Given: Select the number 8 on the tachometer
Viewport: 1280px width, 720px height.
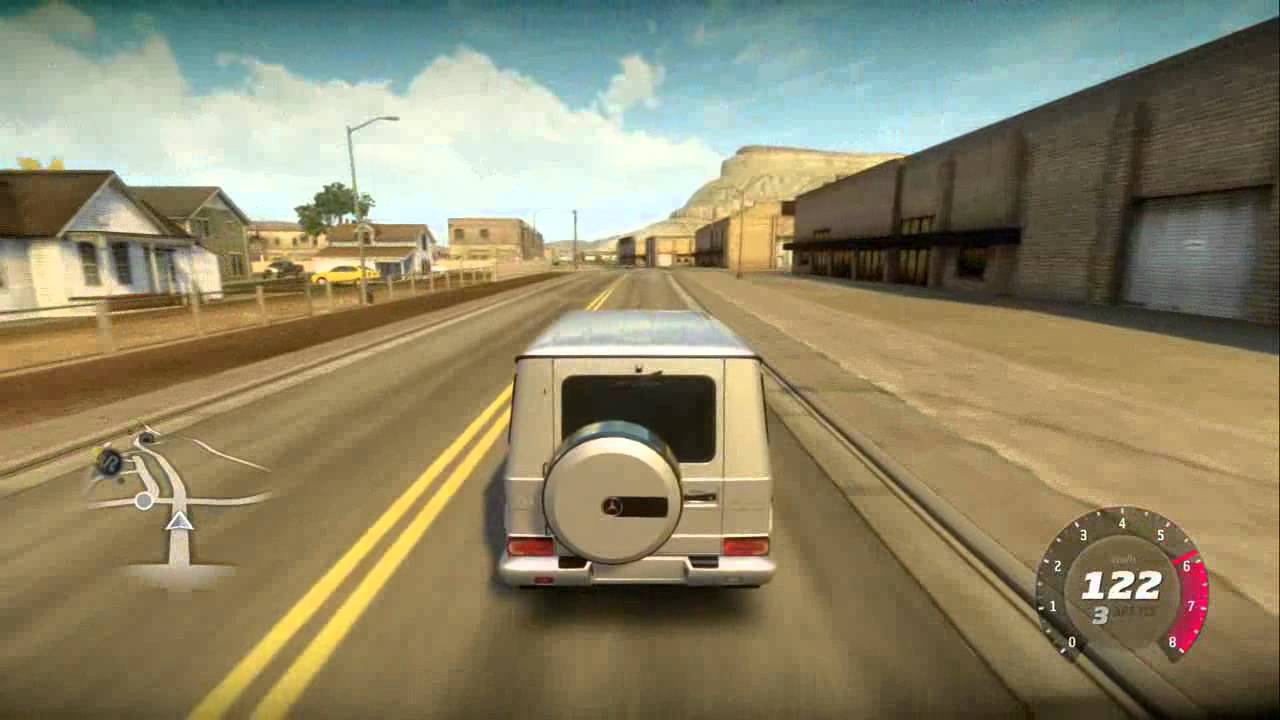Looking at the screenshot, I should 1172,641.
